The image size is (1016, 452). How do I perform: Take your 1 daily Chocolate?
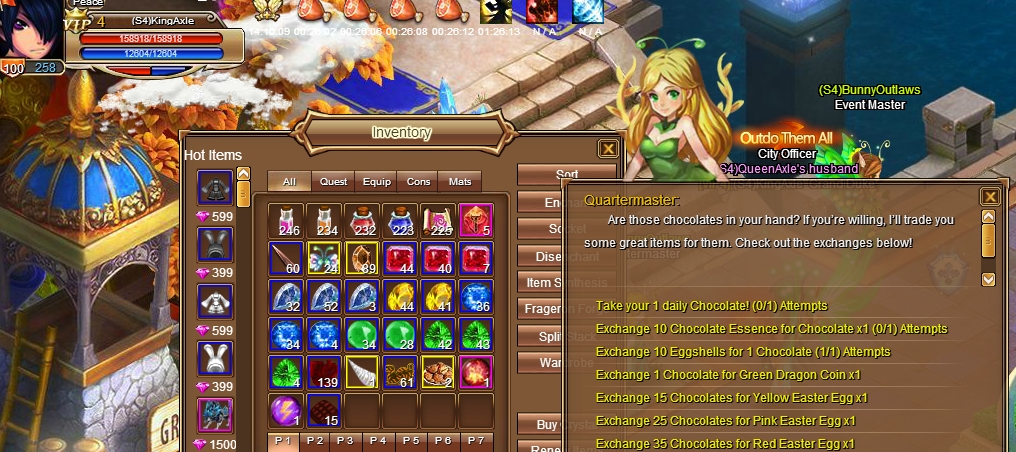[x=711, y=306]
